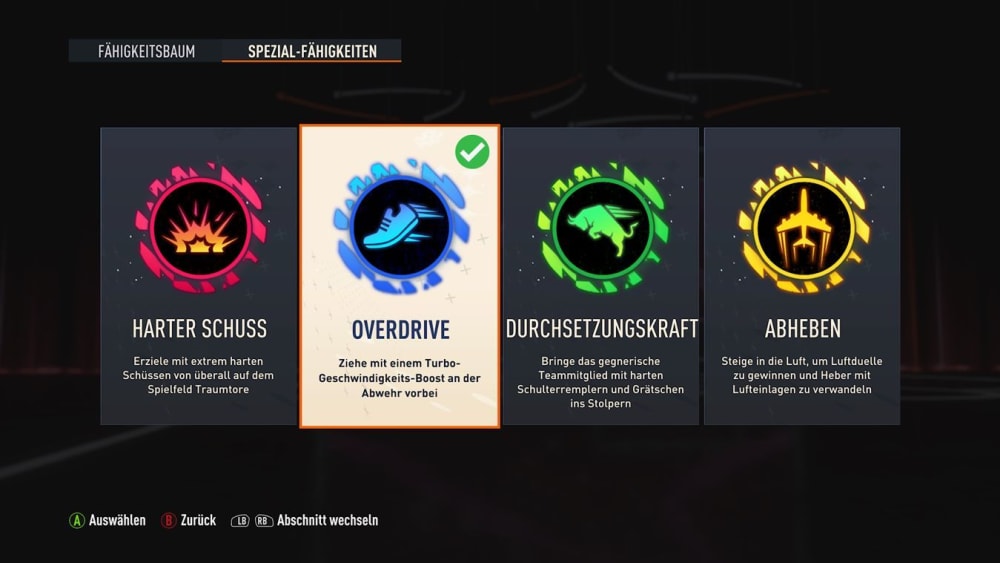Select the Abheben ability card
This screenshot has height=563, width=1000.
(802, 275)
